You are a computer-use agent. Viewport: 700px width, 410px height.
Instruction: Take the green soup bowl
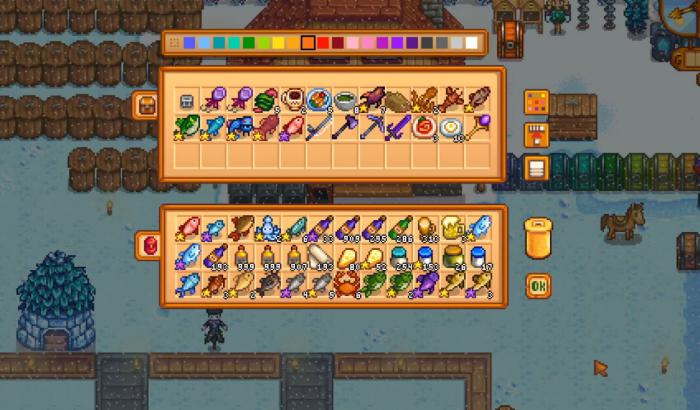[x=346, y=100]
